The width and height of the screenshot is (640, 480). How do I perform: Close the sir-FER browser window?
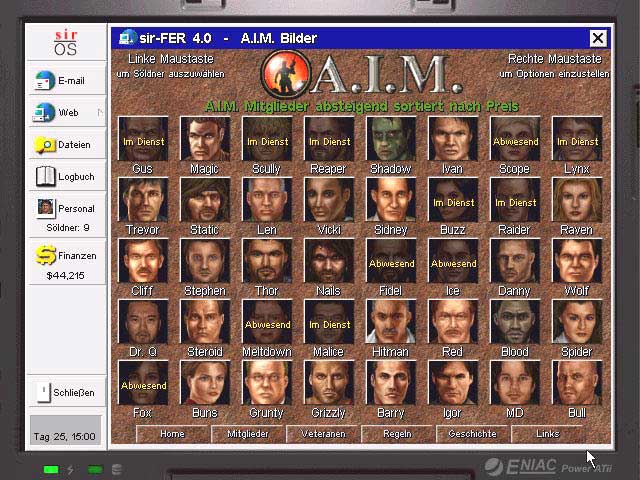click(597, 38)
